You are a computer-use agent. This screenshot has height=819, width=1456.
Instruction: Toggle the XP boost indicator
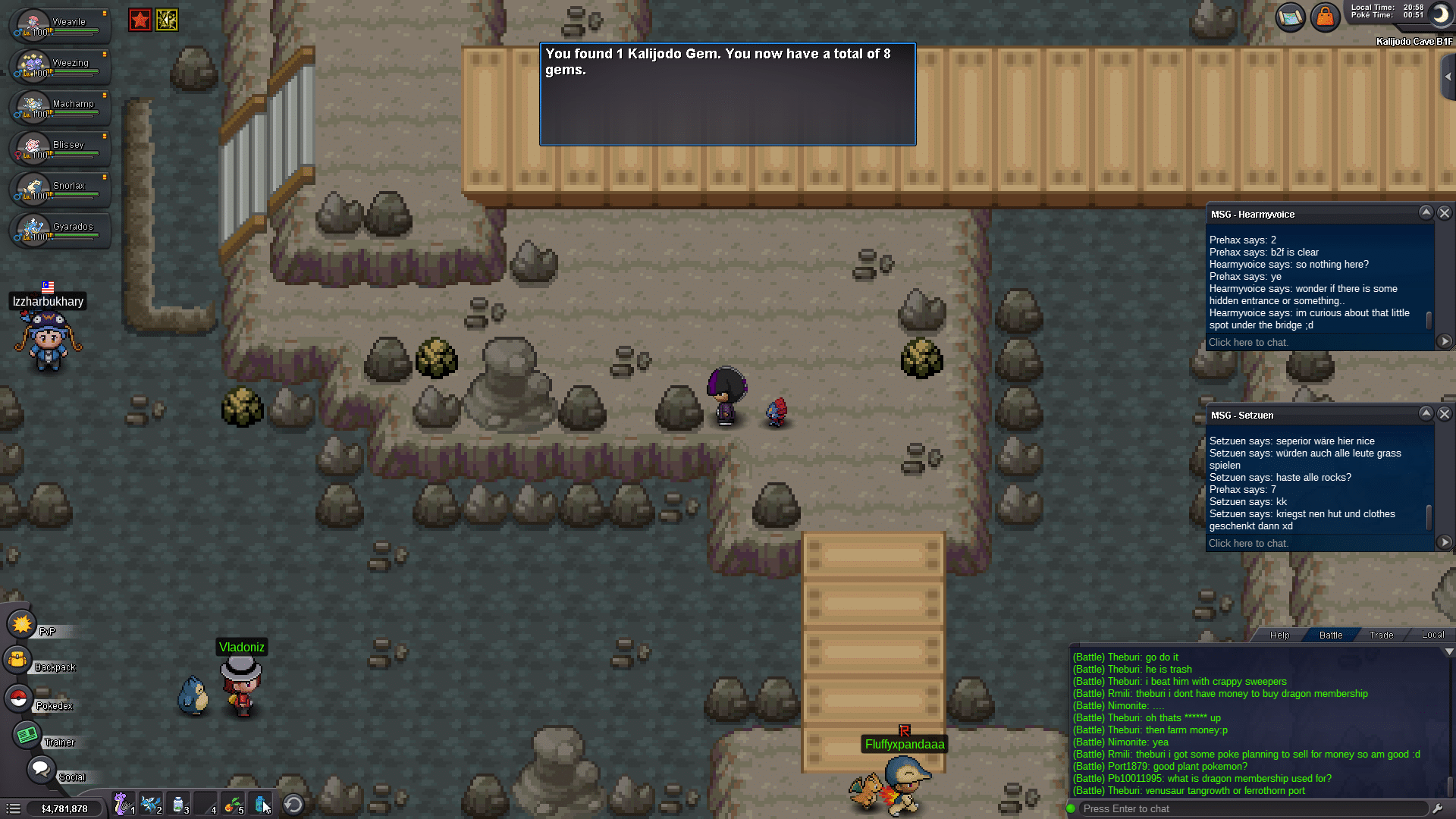coord(167,20)
